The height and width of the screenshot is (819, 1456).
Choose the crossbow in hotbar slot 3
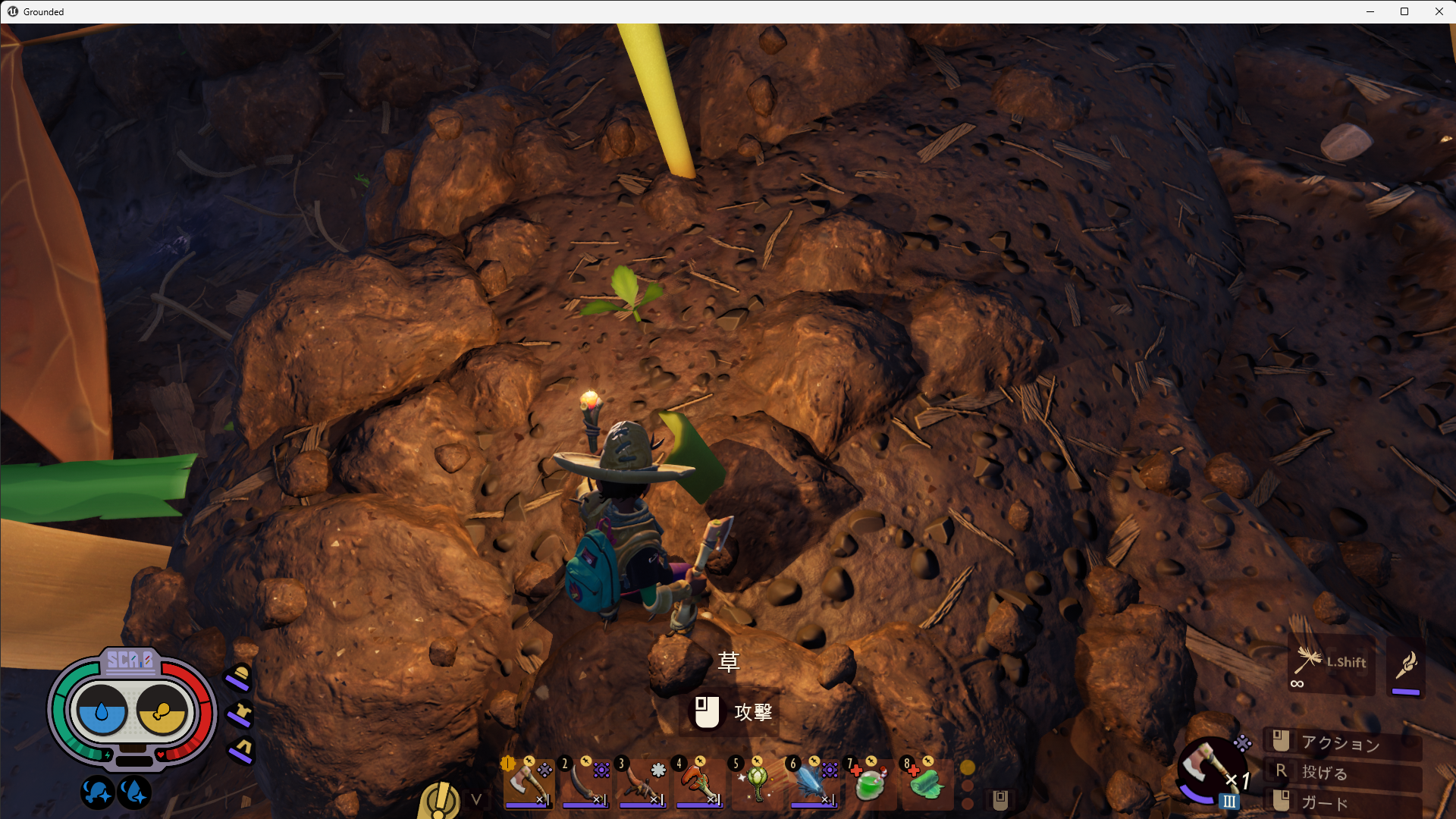(641, 783)
